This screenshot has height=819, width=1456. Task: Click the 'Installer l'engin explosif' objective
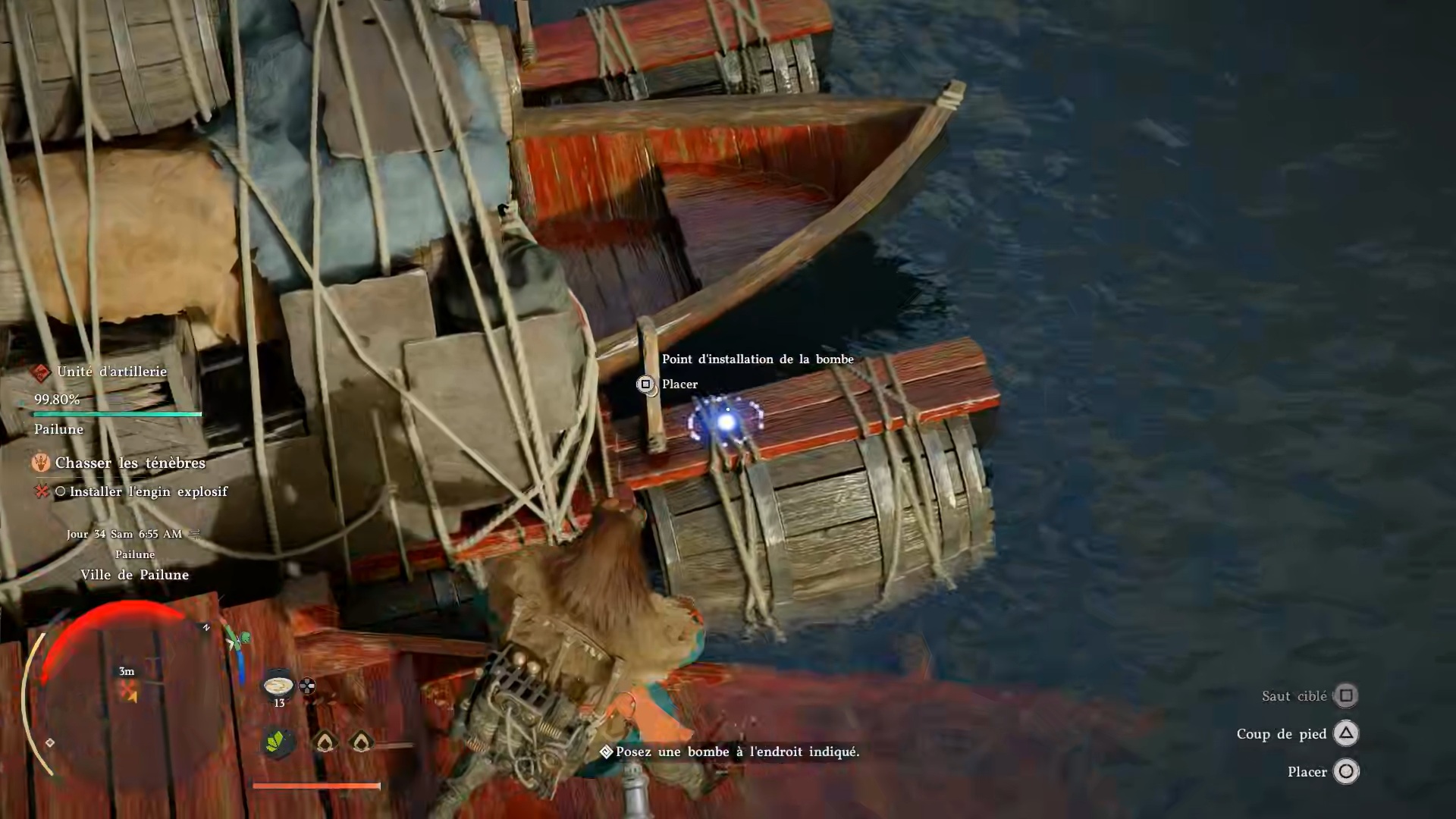coord(148,491)
